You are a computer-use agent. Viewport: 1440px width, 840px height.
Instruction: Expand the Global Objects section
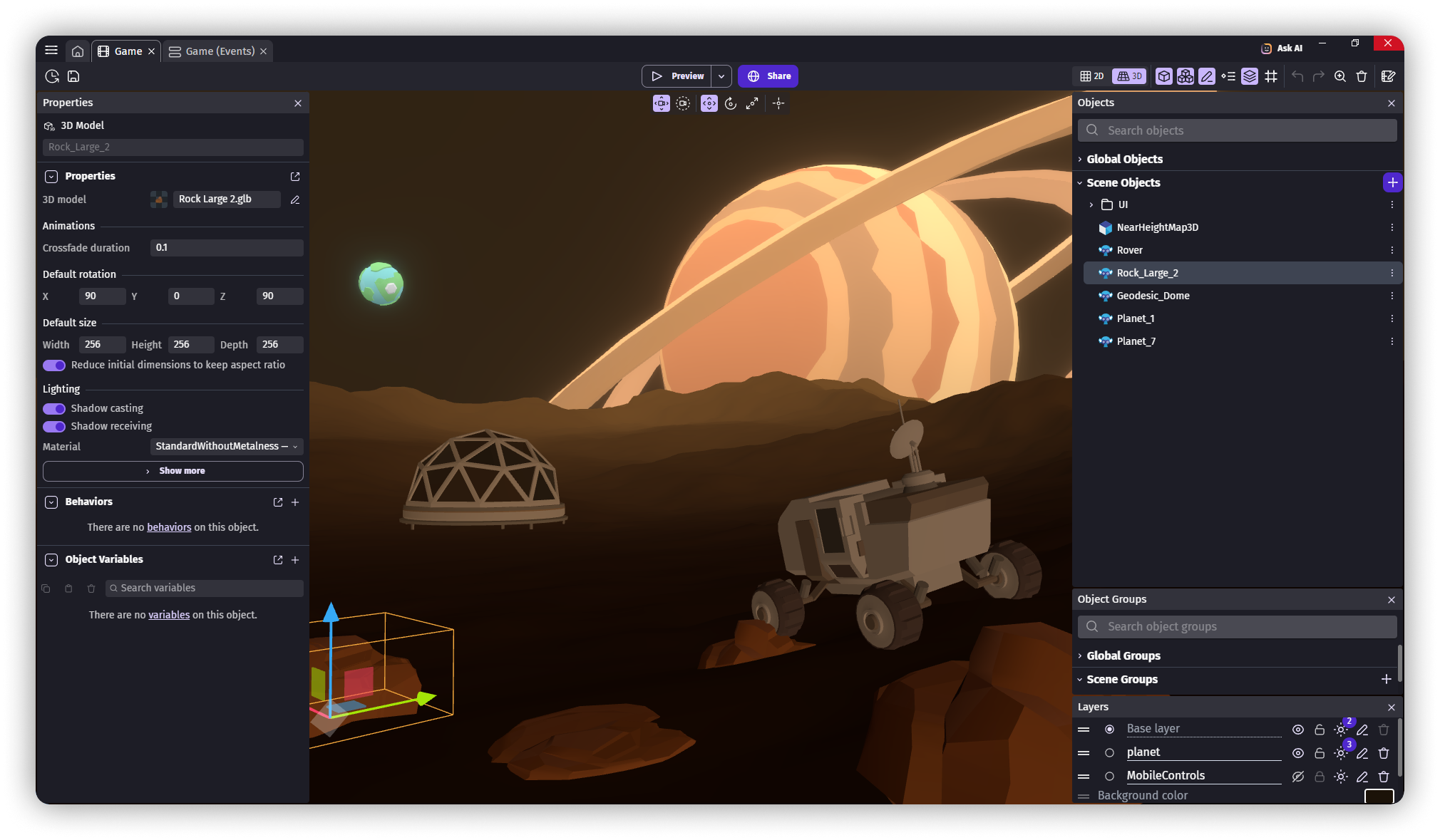1082,159
